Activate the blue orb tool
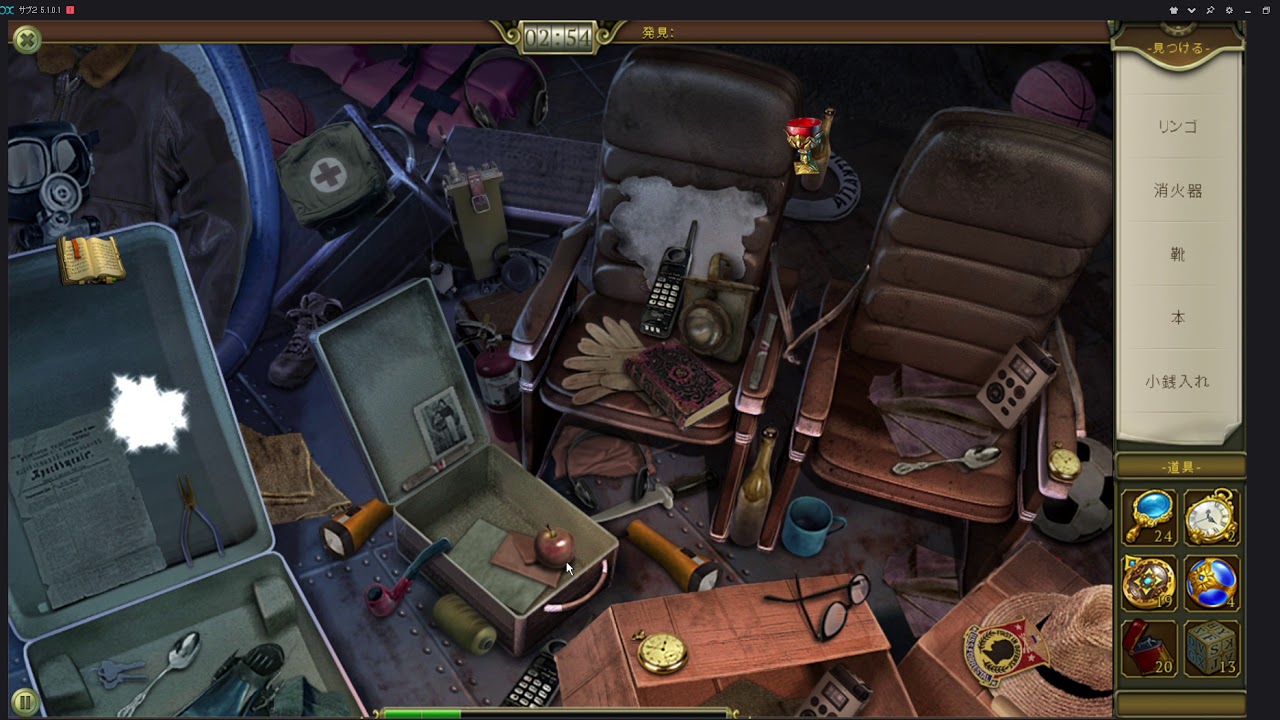The height and width of the screenshot is (720, 1280). [1212, 582]
